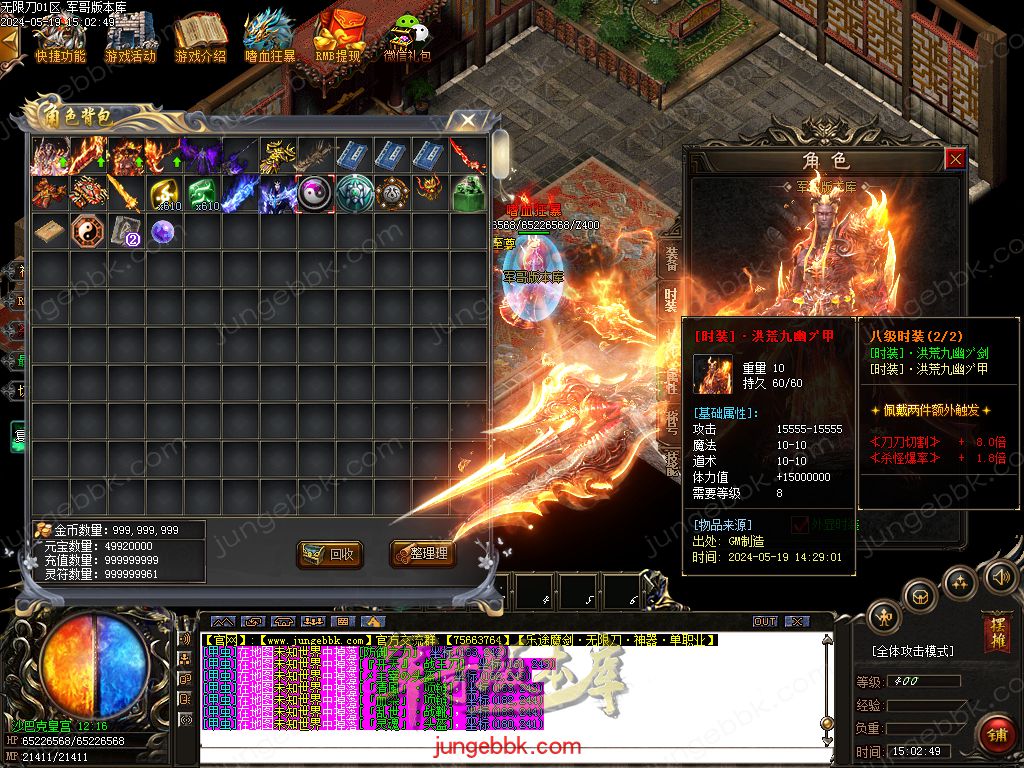The height and width of the screenshot is (768, 1024).
Task: Open the 游戏介绍 game guide book
Action: pyautogui.click(x=200, y=37)
